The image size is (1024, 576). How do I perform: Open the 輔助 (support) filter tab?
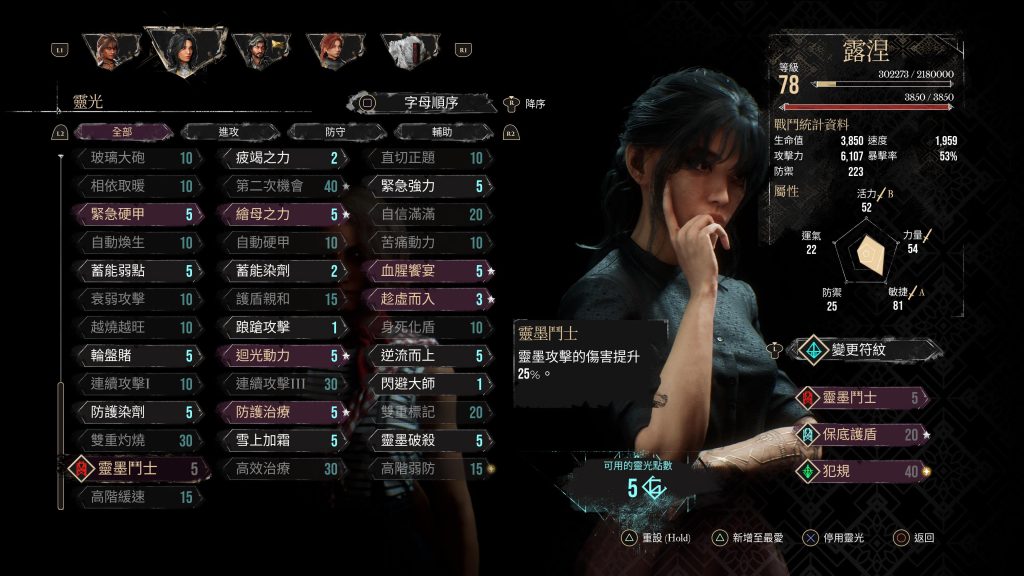point(443,131)
